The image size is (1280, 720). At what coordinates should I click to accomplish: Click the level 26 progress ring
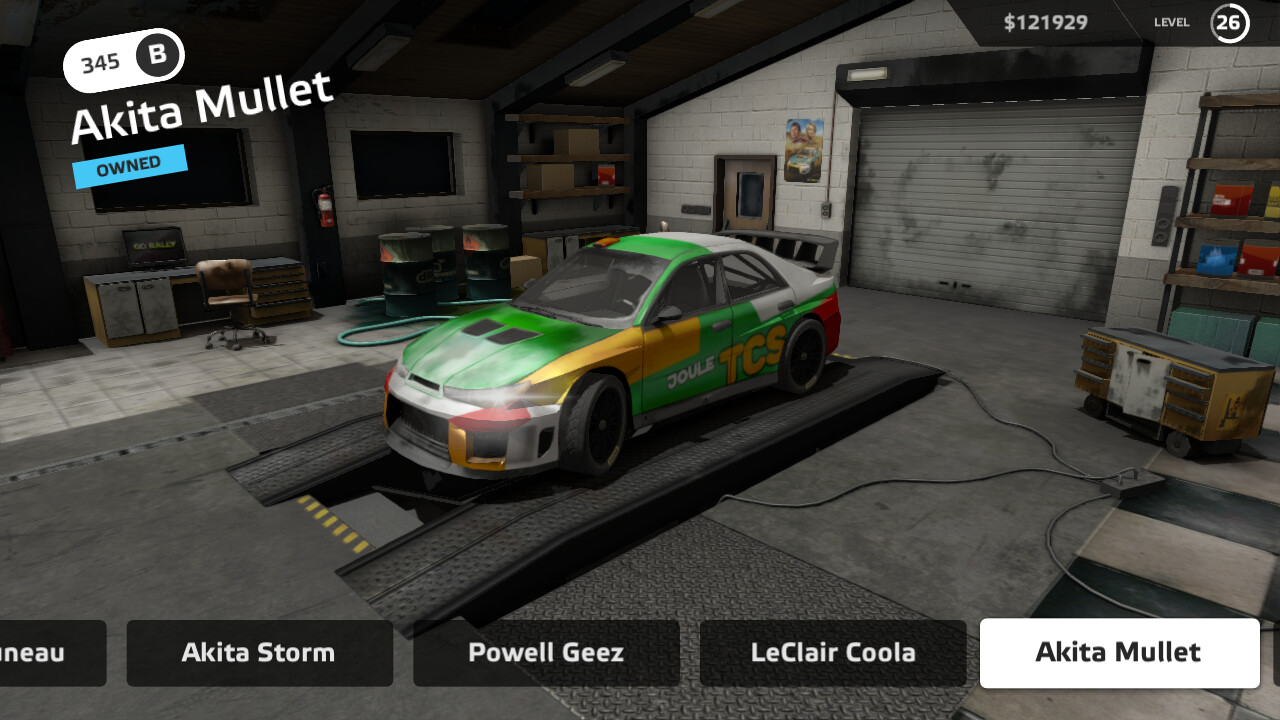point(1230,22)
